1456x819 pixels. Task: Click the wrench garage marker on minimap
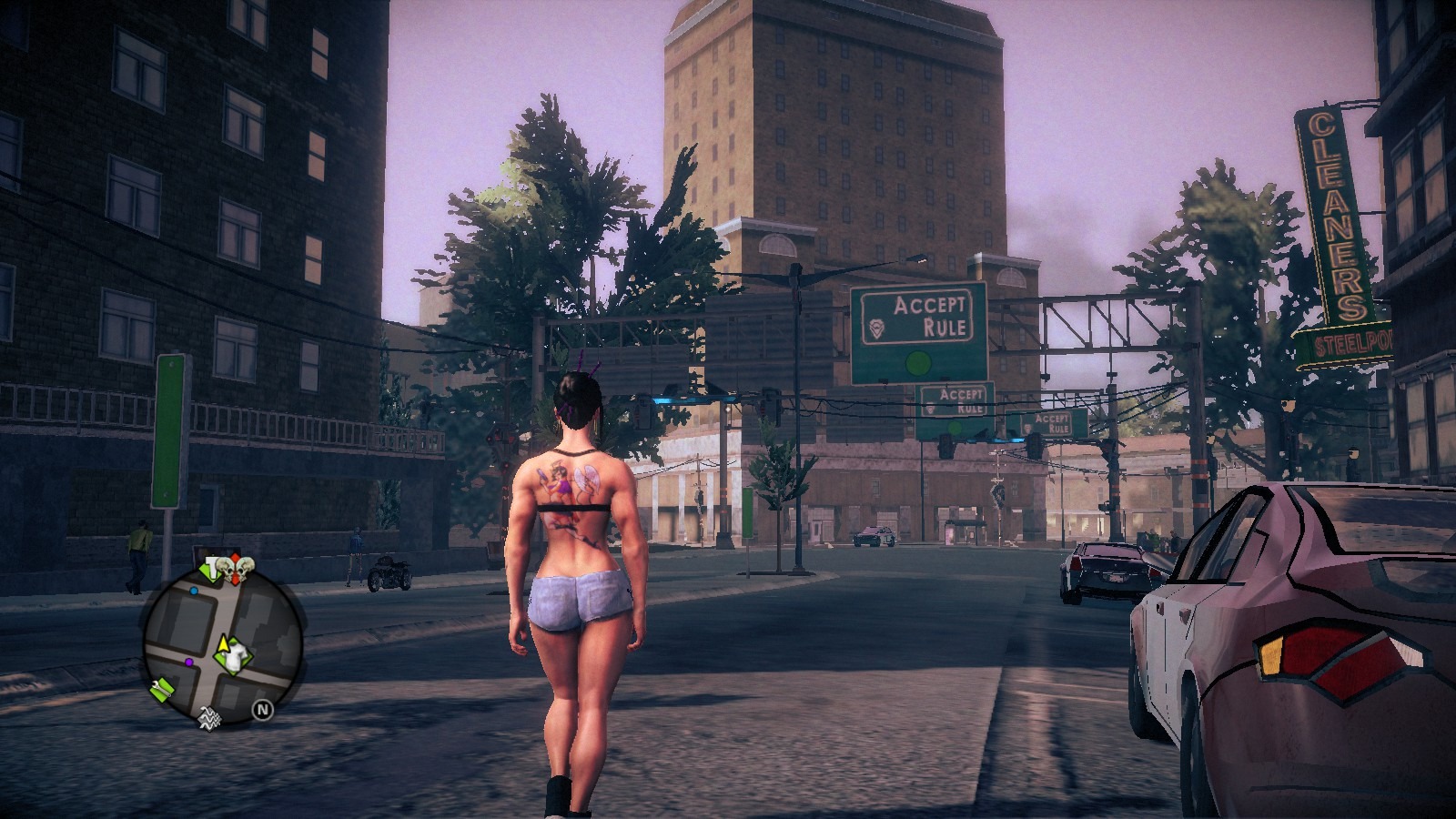[x=162, y=690]
